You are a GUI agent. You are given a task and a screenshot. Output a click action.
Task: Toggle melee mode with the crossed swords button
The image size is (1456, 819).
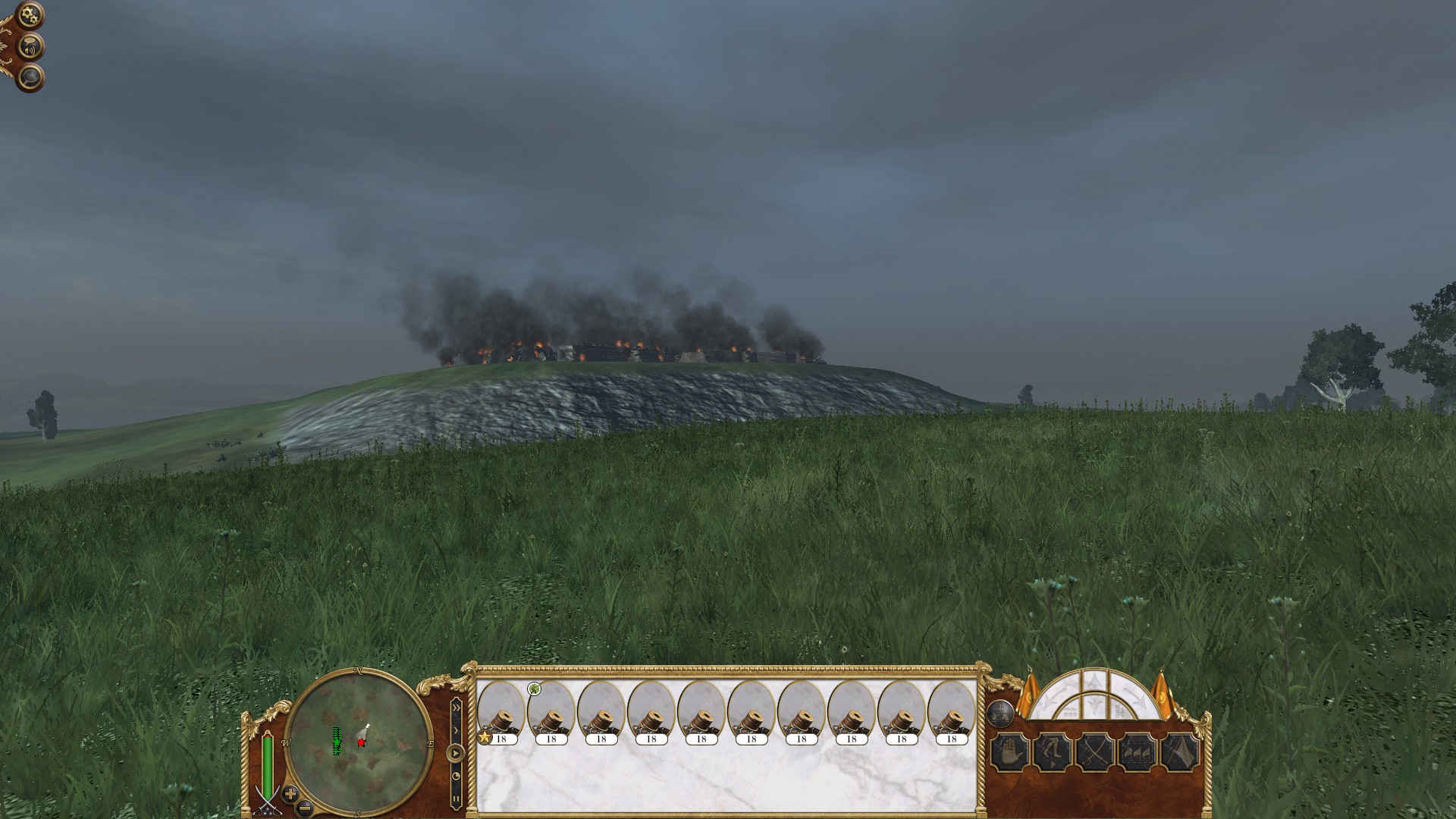(x=1096, y=752)
